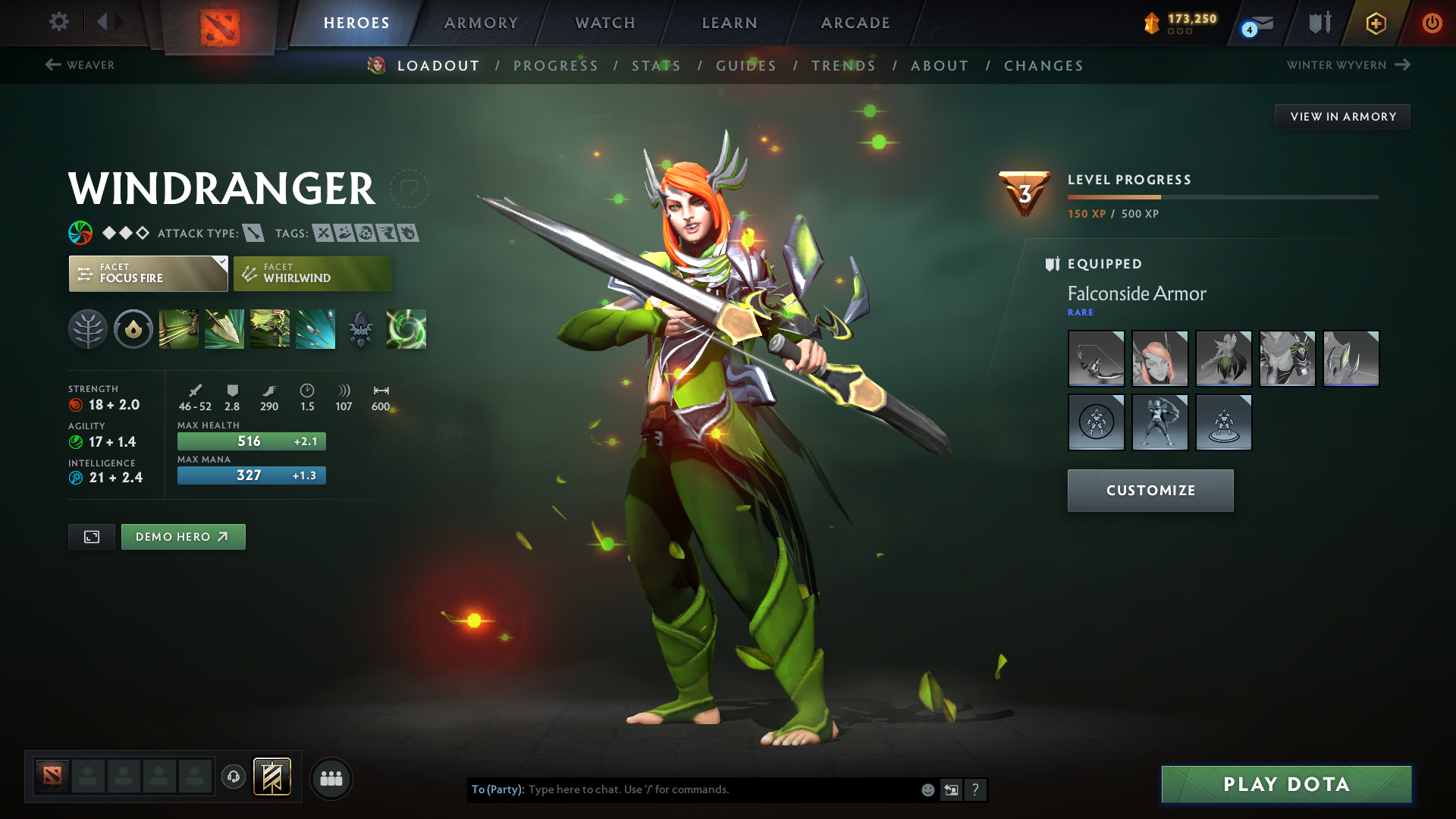This screenshot has width=1456, height=819.
Task: Open the Customize loadout button
Action: pyautogui.click(x=1150, y=491)
